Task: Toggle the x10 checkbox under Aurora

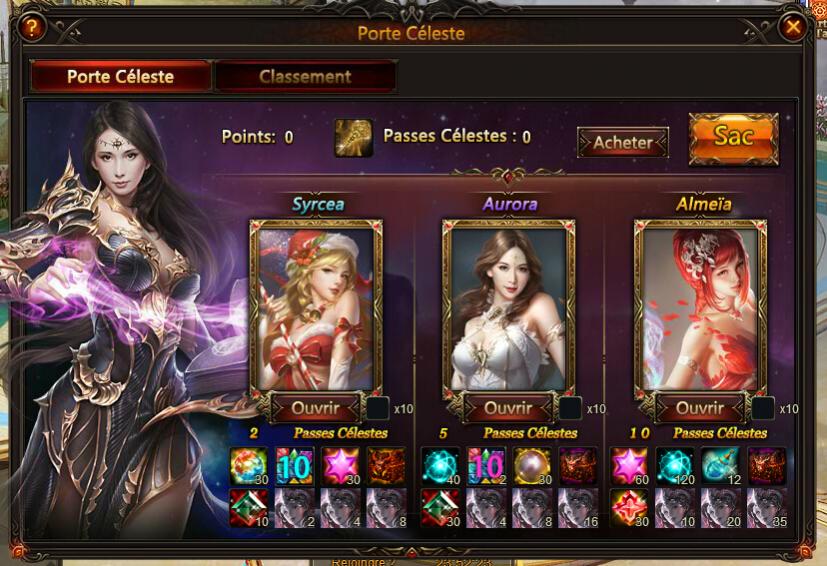Action: [x=570, y=408]
